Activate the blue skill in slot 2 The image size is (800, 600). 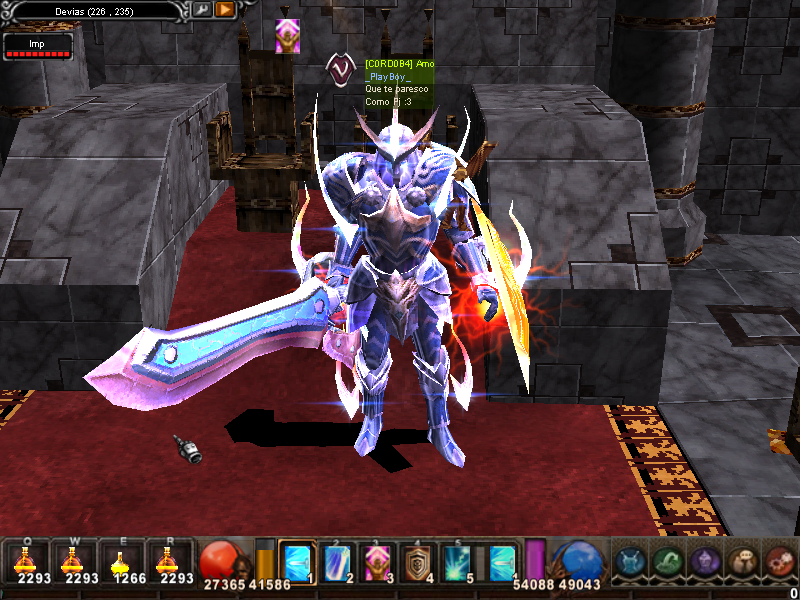click(338, 562)
